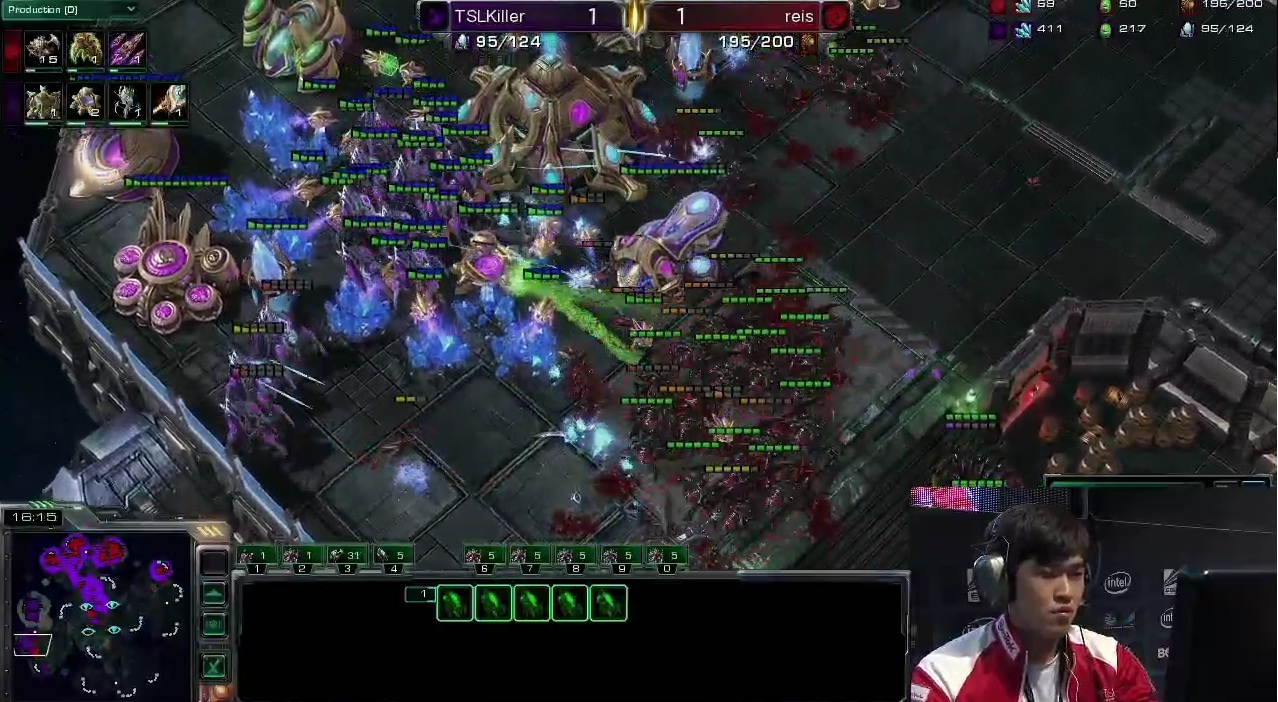Select the purple spikes upgrade production icon
The height and width of the screenshot is (702, 1278).
pos(127,50)
